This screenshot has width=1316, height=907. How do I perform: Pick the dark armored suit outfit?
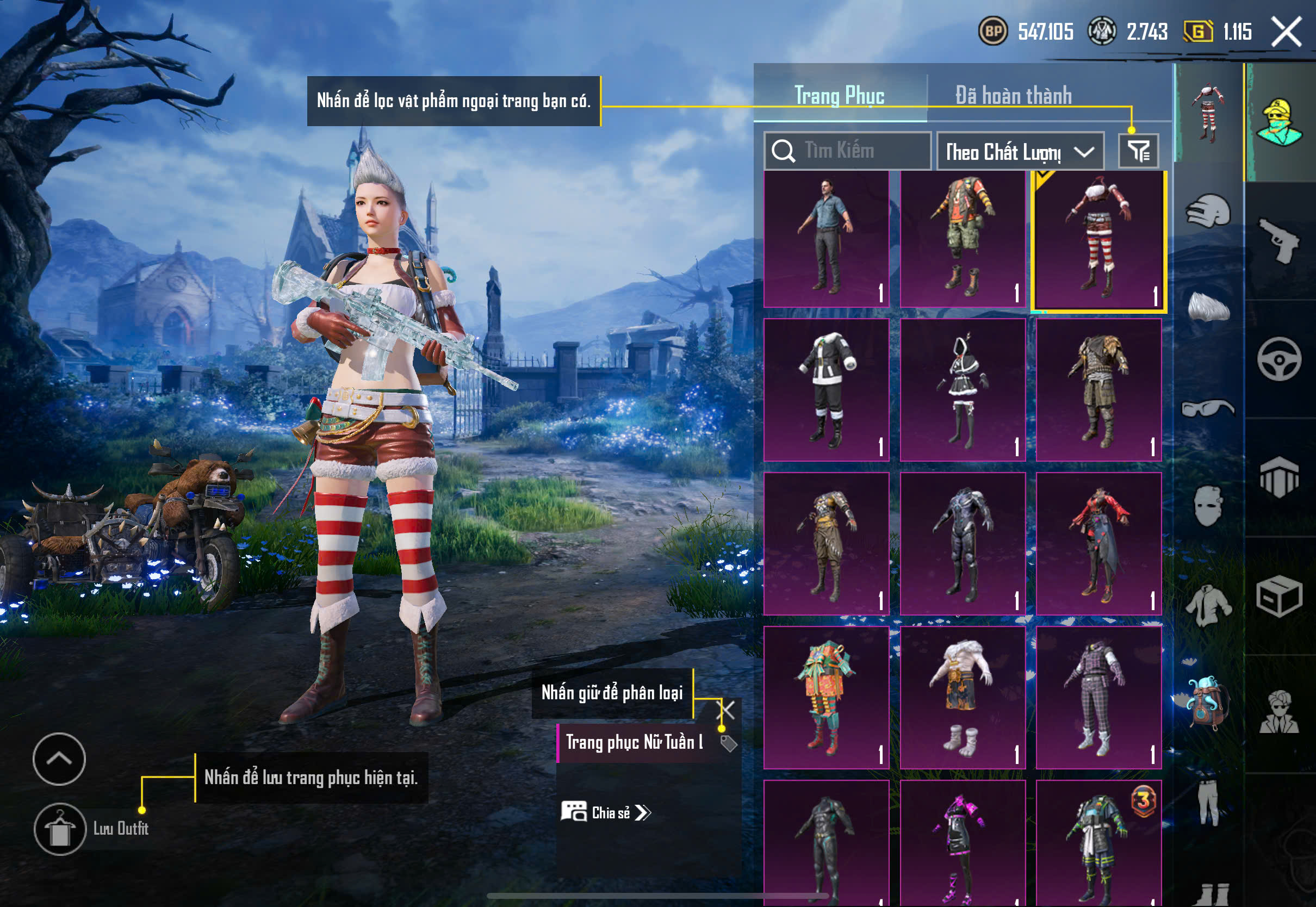963,543
